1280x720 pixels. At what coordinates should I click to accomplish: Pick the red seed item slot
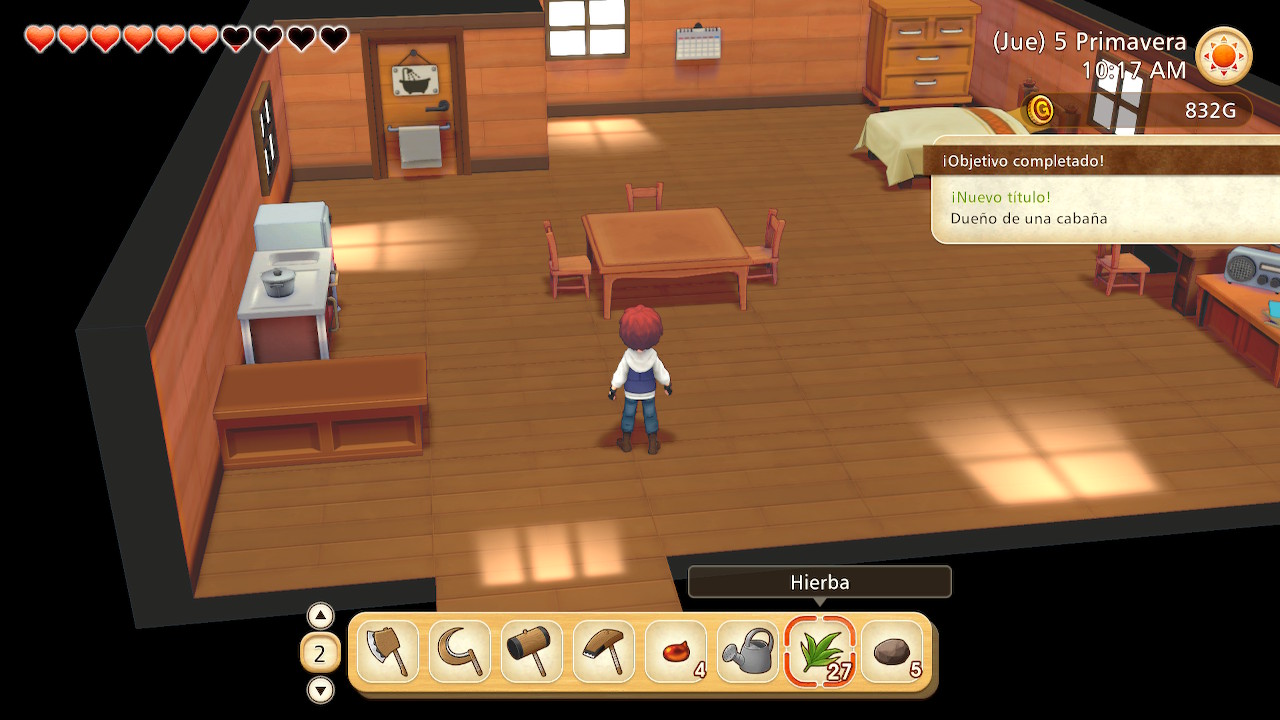(676, 652)
